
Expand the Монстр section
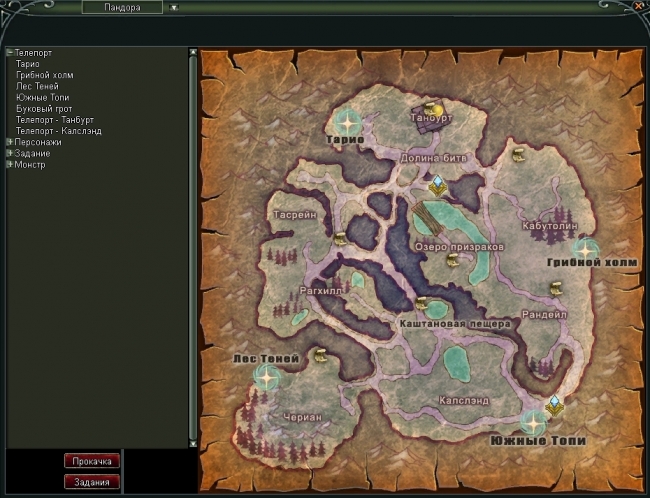coord(9,164)
